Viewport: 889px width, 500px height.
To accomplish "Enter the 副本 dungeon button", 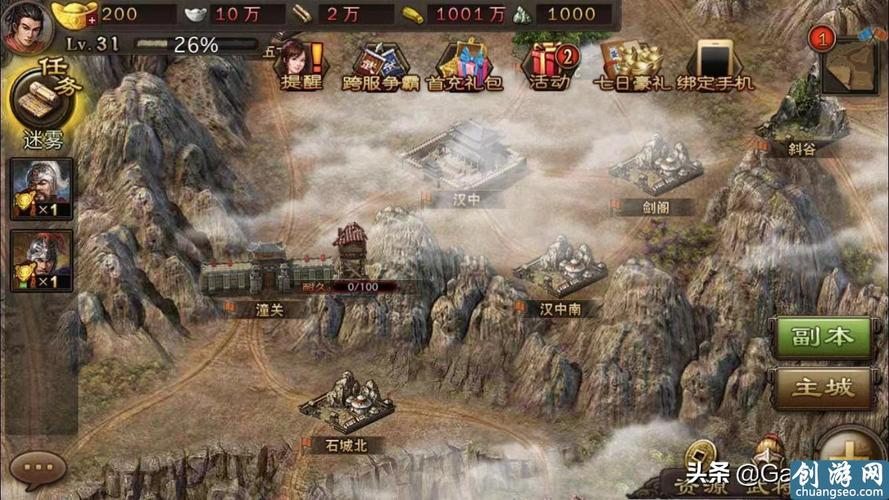I will click(815, 337).
